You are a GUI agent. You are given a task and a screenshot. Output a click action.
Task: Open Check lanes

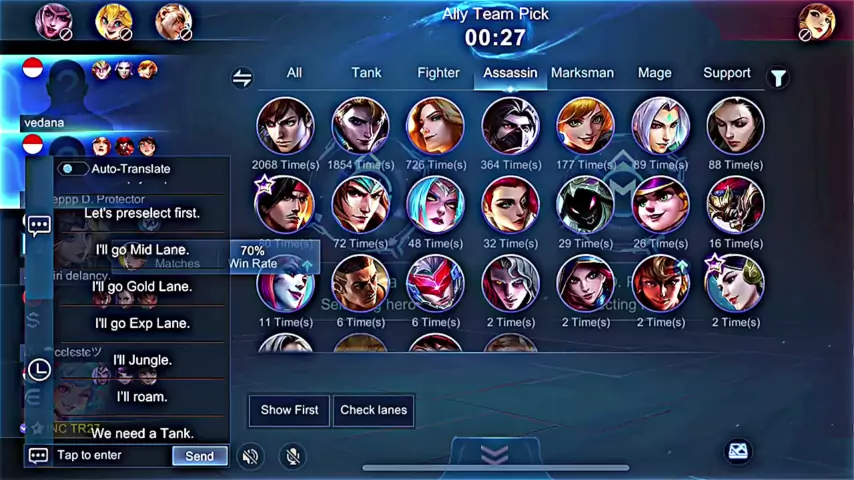[373, 410]
